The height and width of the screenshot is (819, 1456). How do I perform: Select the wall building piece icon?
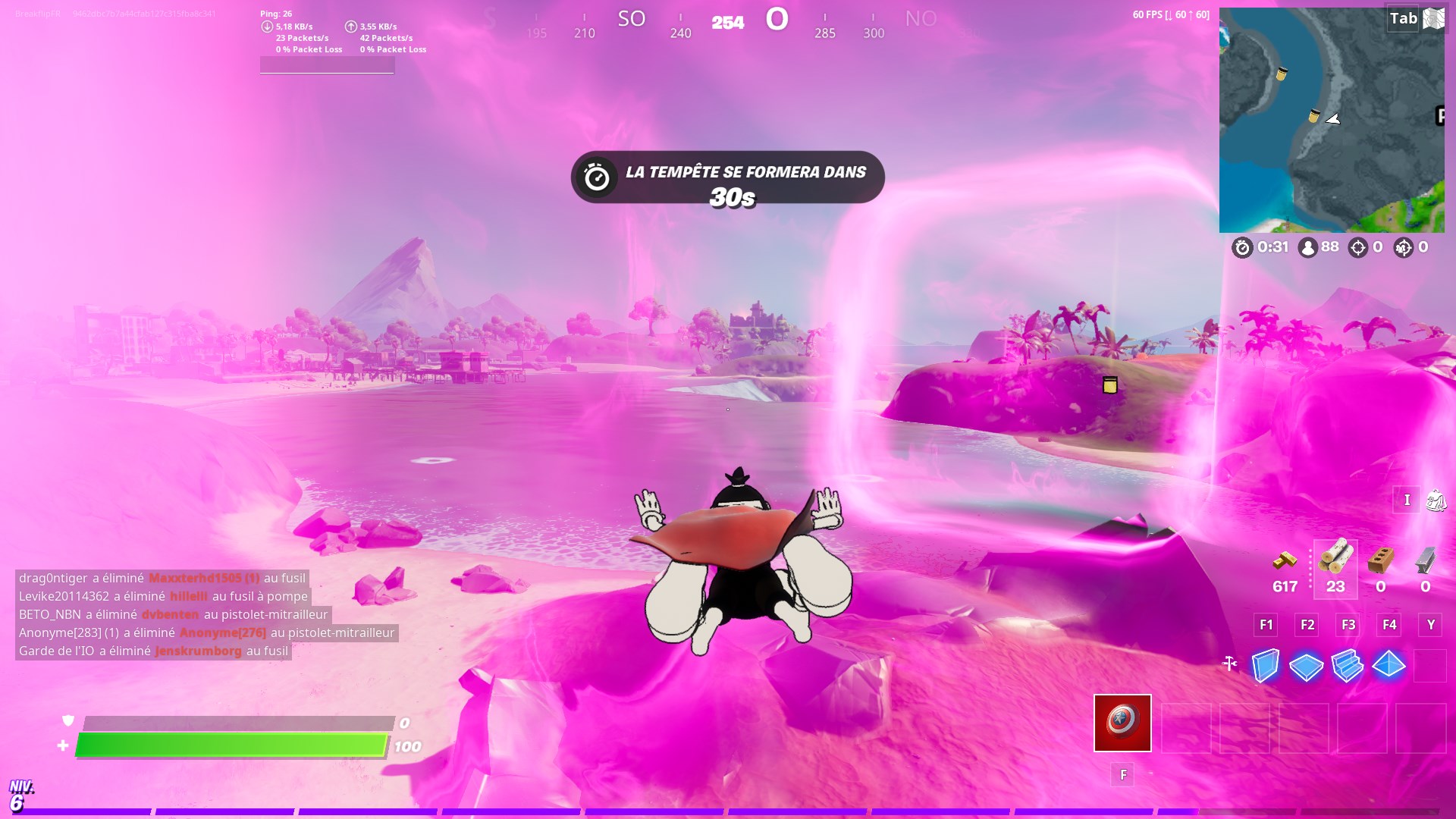[x=1265, y=665]
